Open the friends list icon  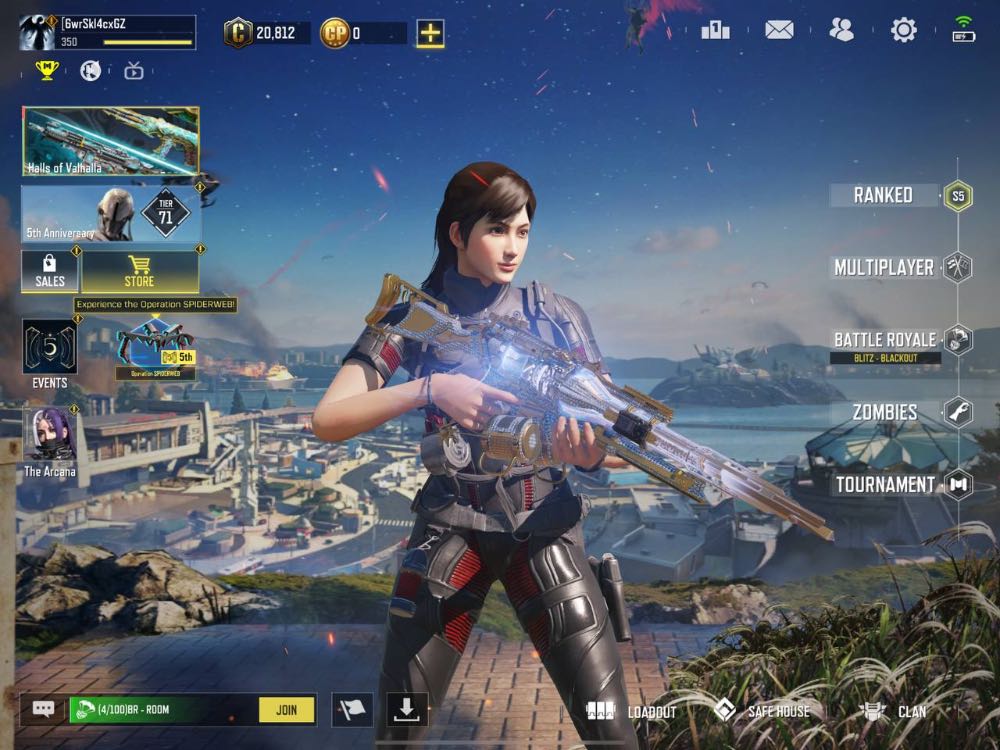pyautogui.click(x=841, y=30)
